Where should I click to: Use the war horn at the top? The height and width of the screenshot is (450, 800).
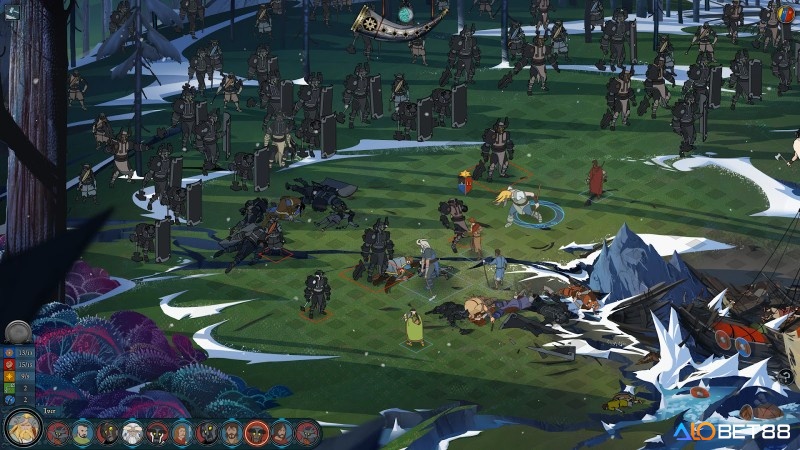386,21
